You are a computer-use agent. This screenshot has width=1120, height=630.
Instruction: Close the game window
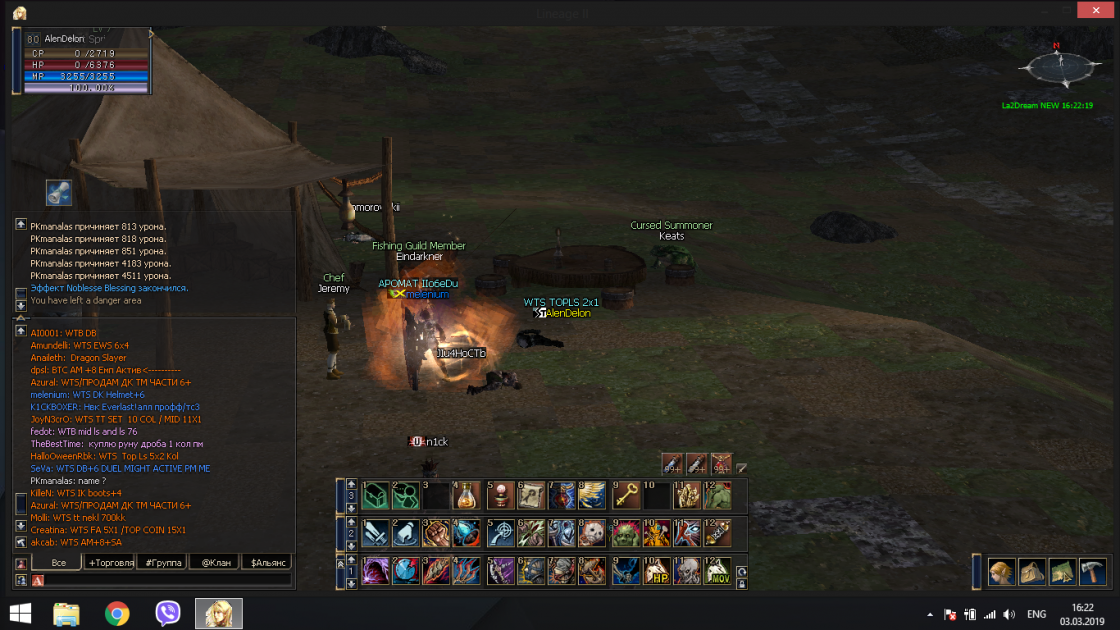tap(1093, 10)
